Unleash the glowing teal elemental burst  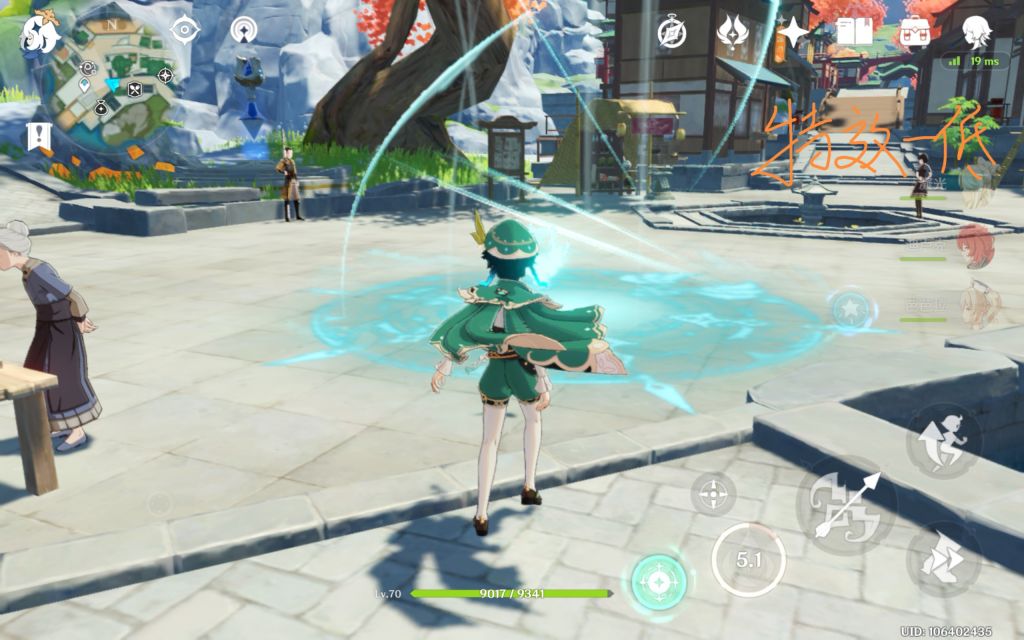point(659,582)
